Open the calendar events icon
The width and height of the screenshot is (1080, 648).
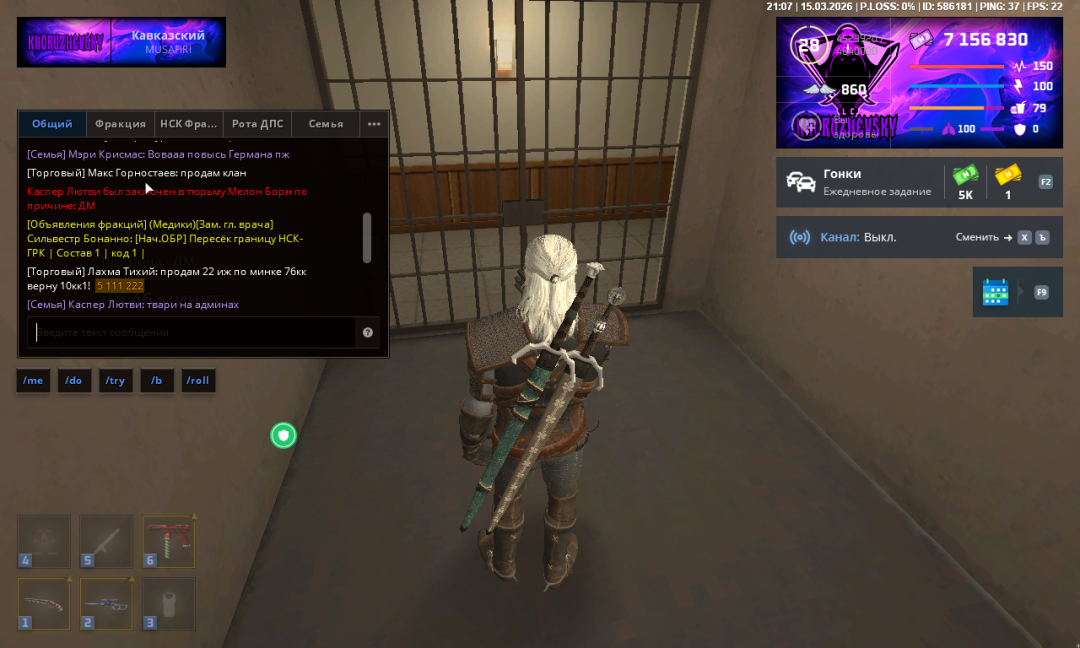click(995, 292)
